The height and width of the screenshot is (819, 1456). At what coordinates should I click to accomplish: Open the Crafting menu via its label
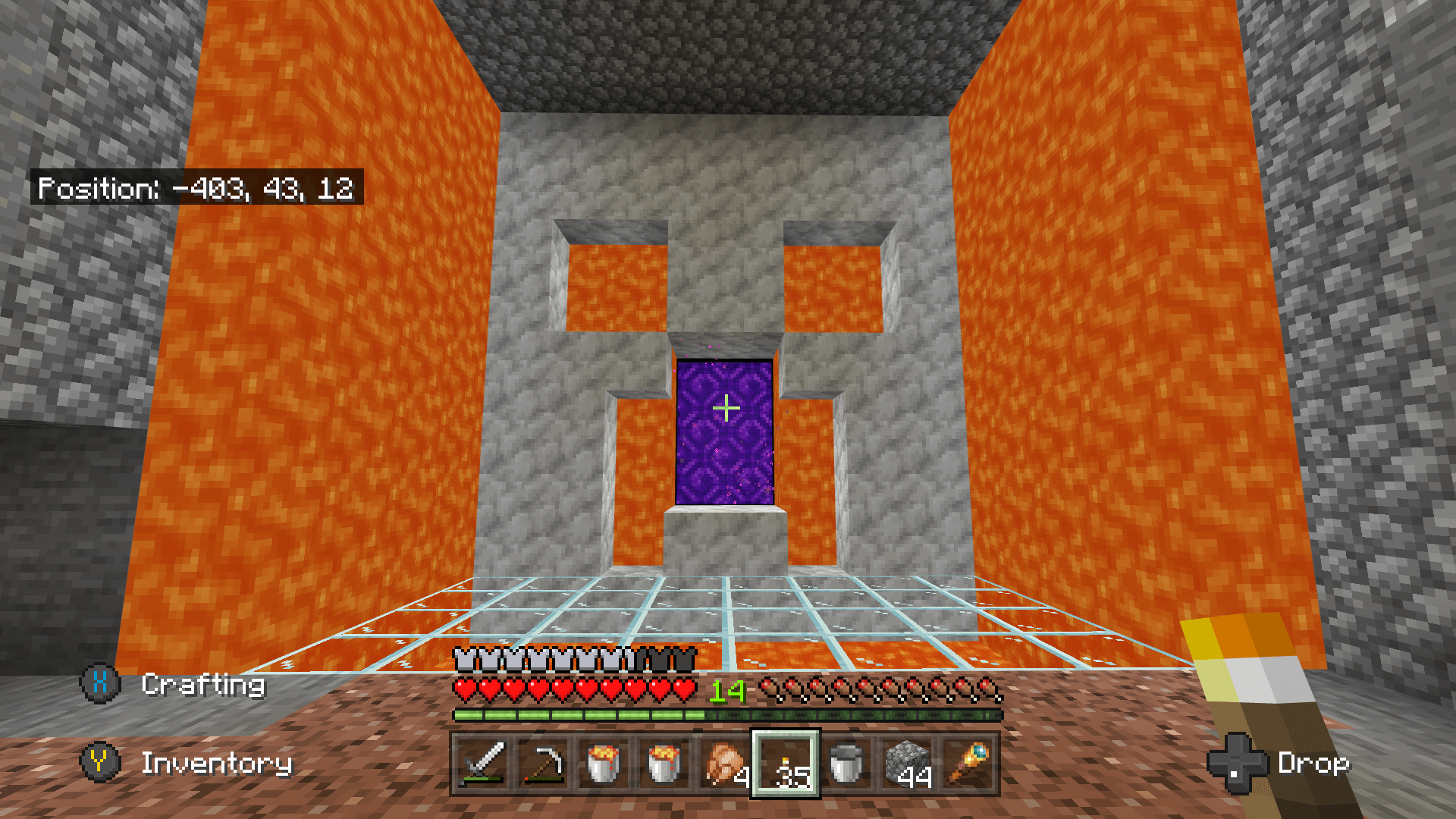203,685
